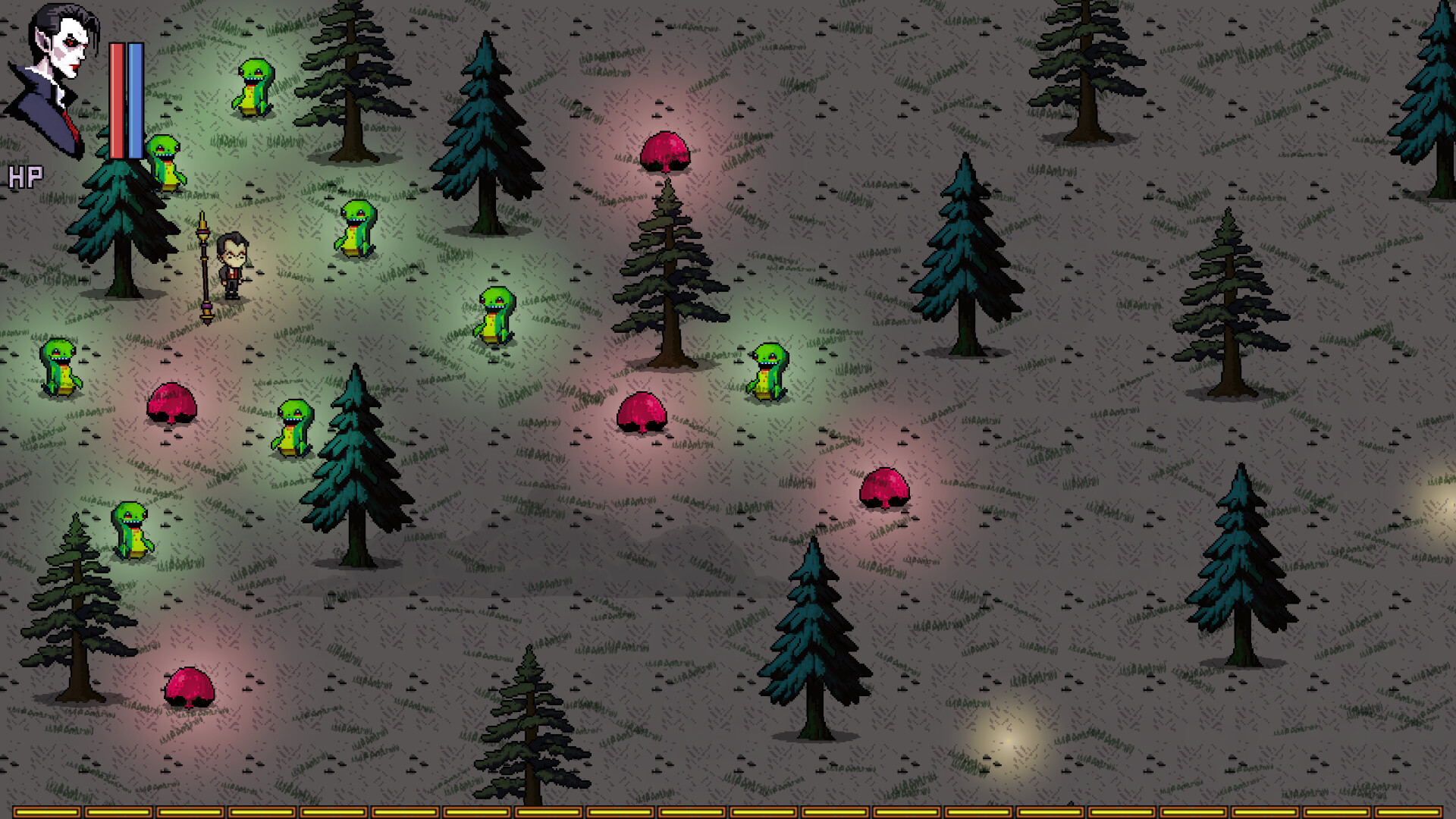Click the pink mushroom creature near center
The image size is (1456, 819).
tap(642, 413)
